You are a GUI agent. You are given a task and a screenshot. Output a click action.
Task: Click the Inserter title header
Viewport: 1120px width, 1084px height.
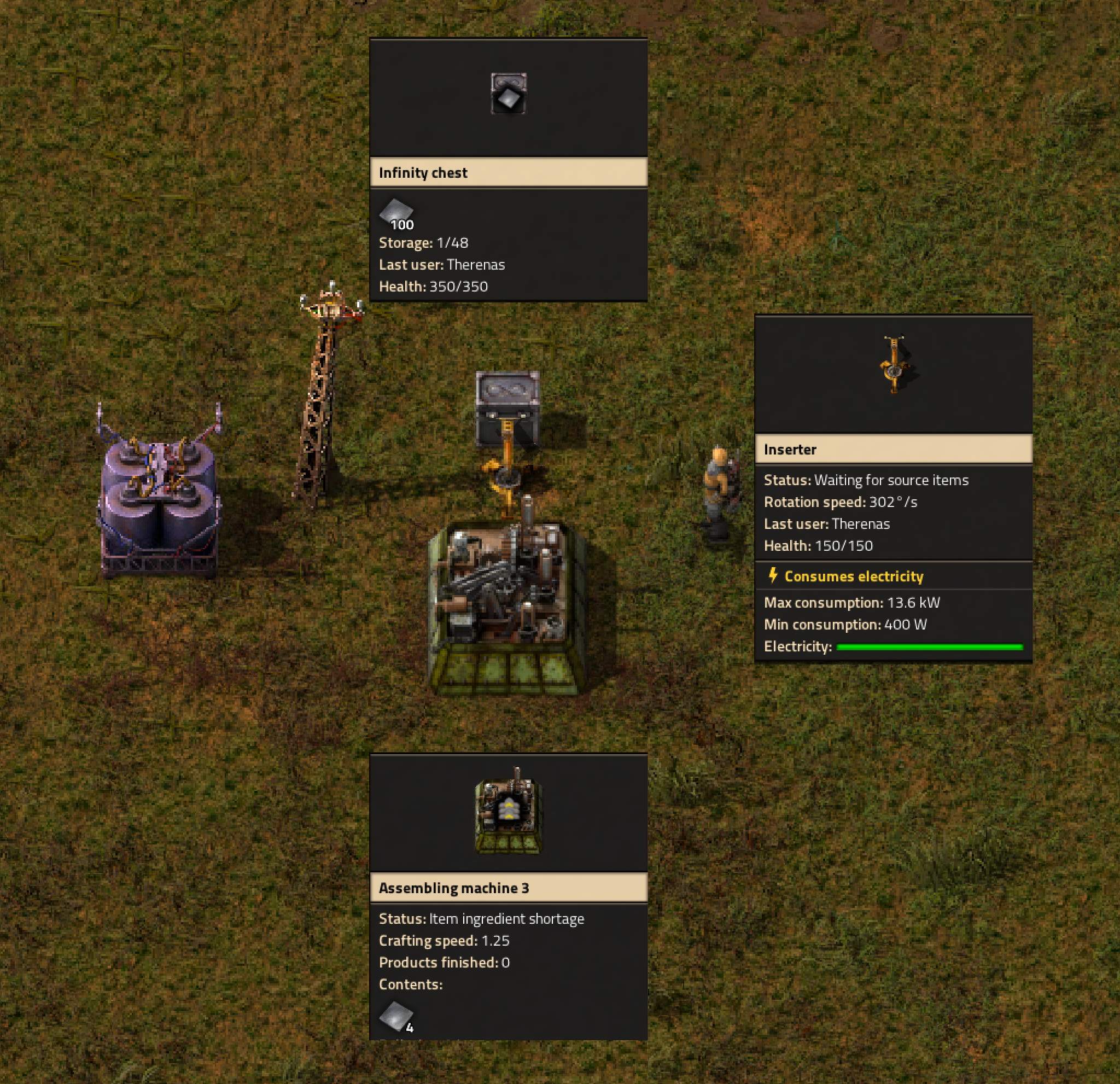790,450
